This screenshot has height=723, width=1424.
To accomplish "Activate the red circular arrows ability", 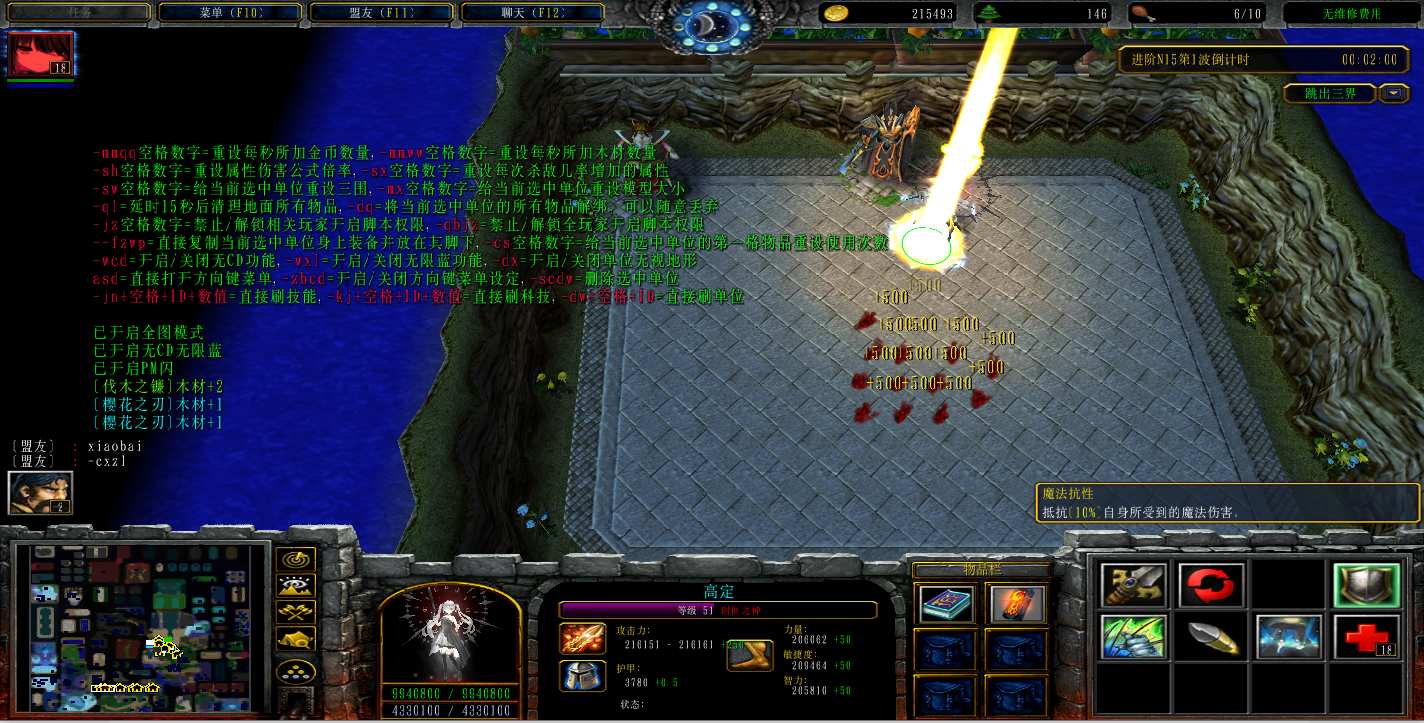I will point(1211,586).
